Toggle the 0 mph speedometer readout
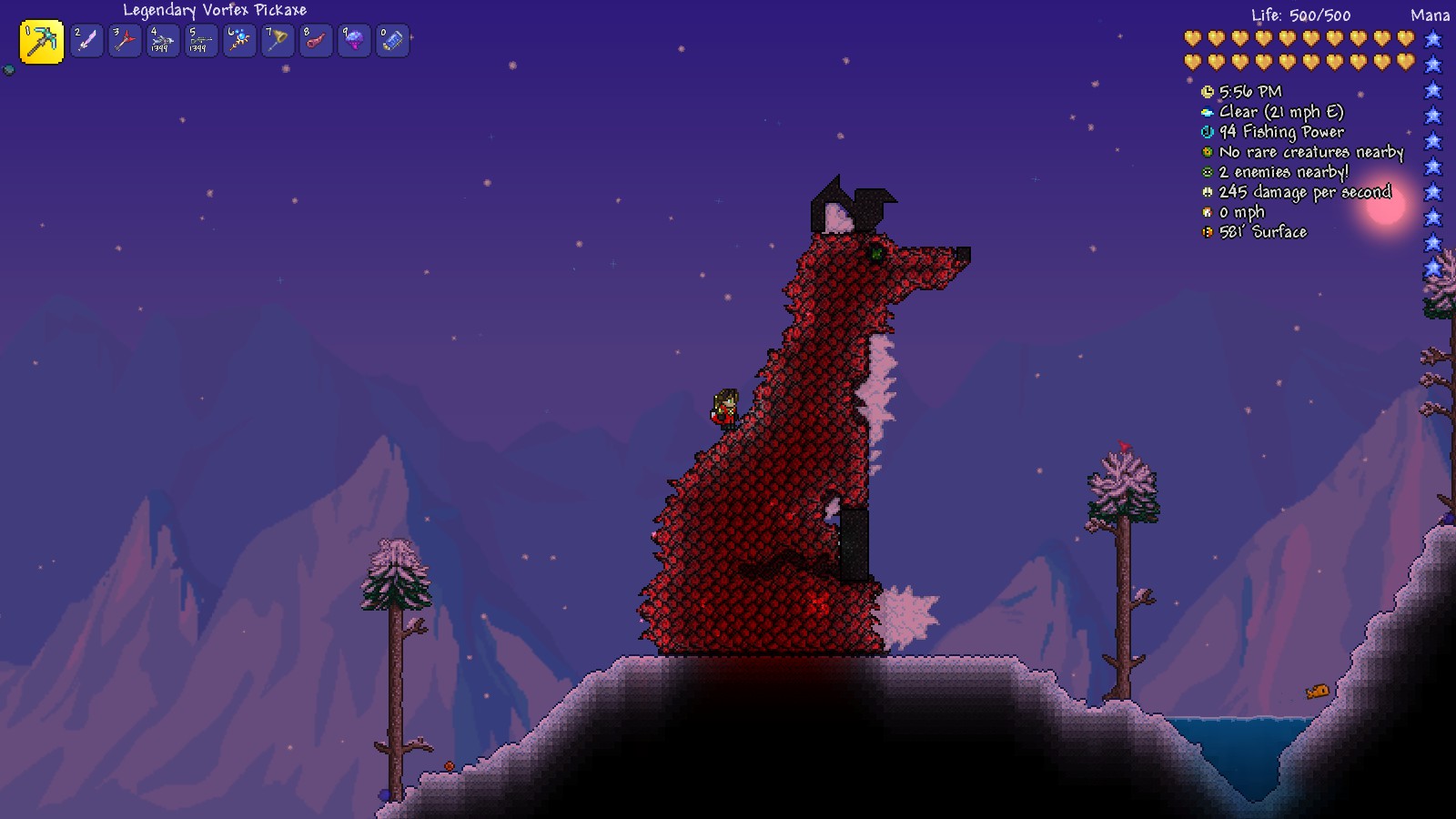Viewport: 1456px width, 819px height. (x=1207, y=211)
